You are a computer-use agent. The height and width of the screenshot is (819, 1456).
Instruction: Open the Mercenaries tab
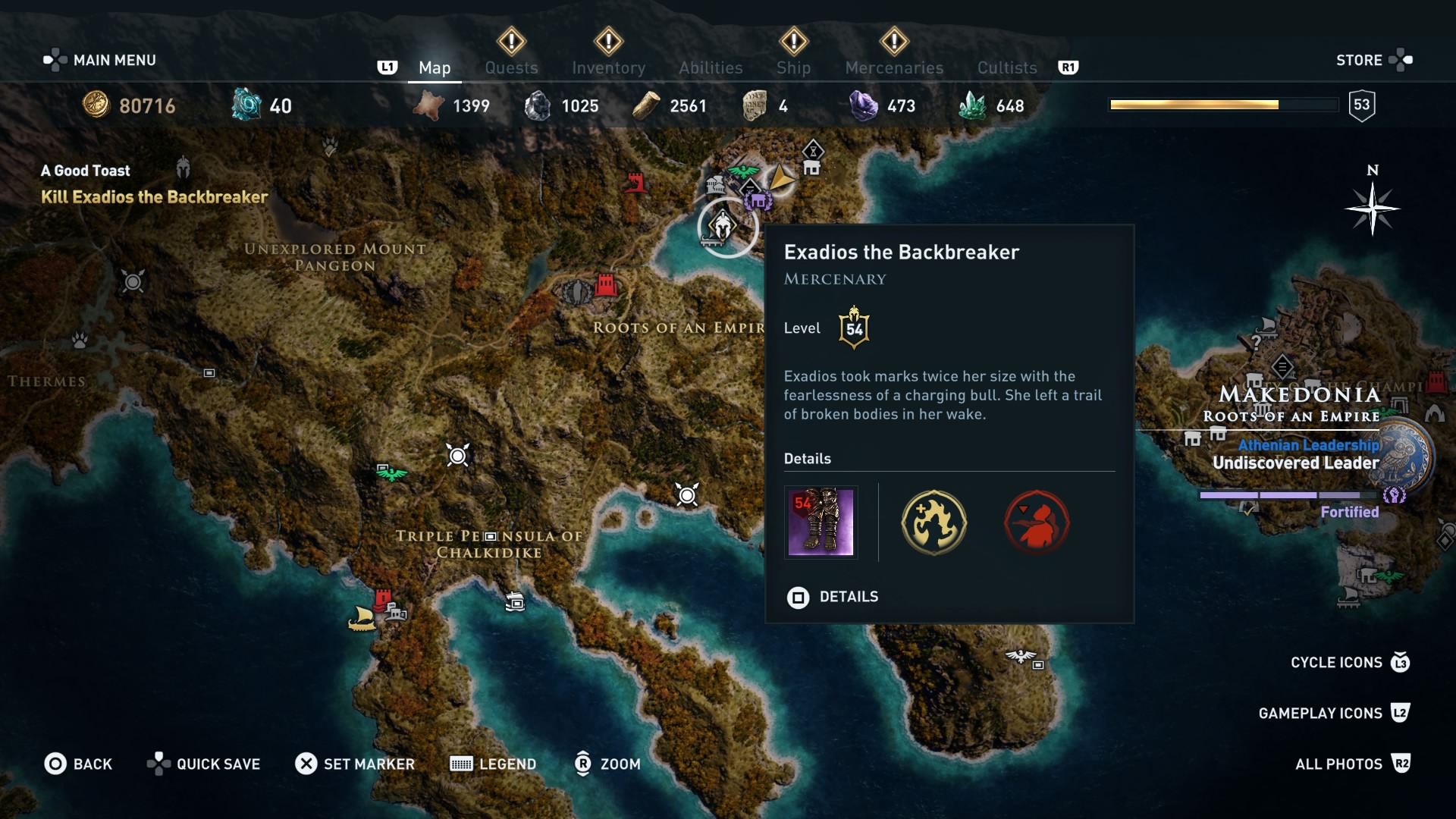coord(894,67)
